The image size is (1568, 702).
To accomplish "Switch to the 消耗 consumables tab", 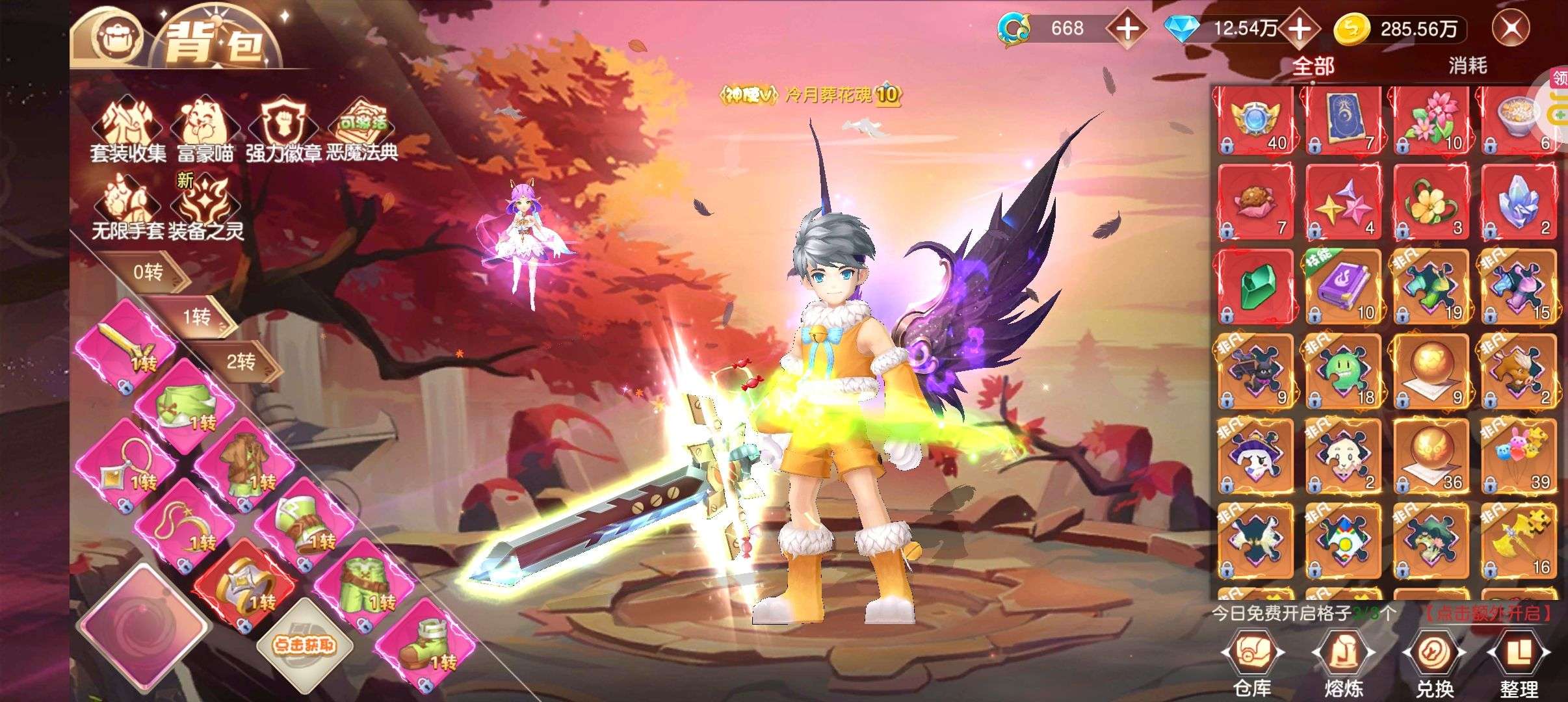I will pyautogui.click(x=1467, y=66).
